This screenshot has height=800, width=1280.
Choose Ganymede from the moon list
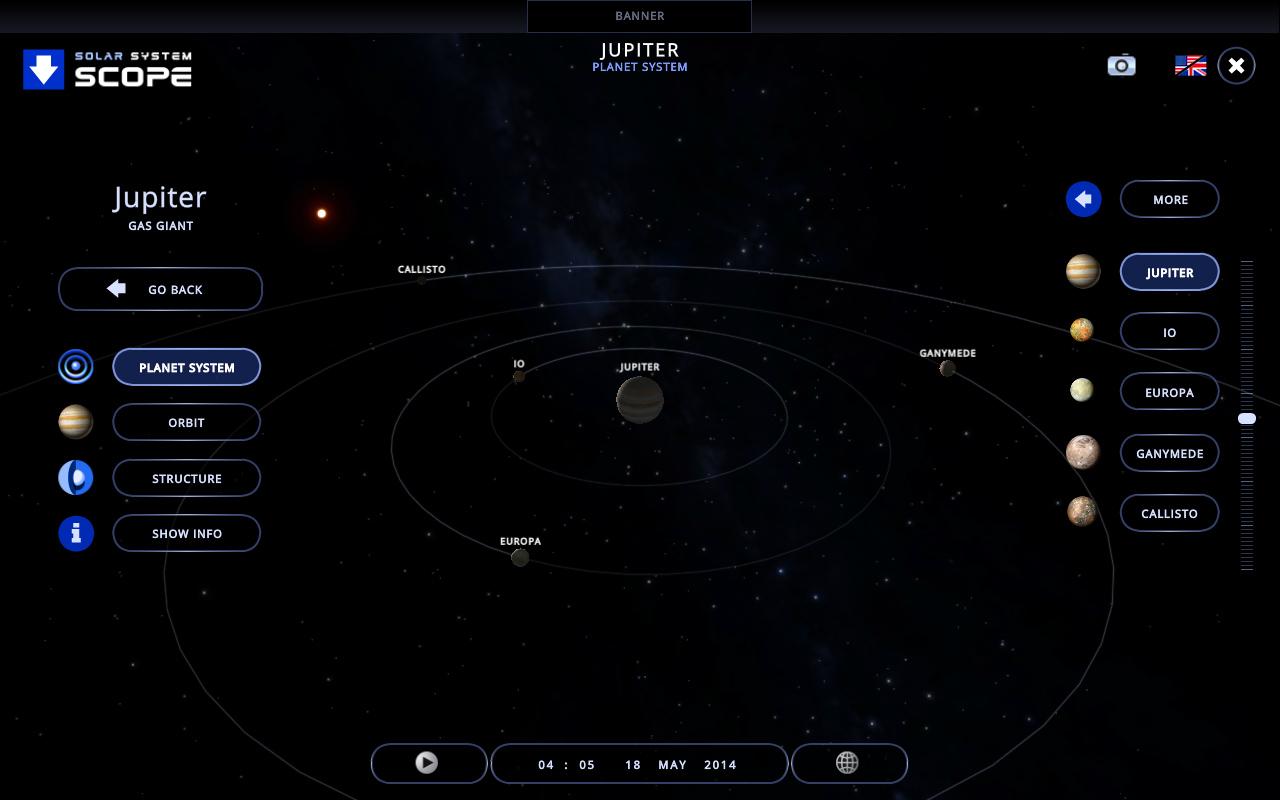pyautogui.click(x=1169, y=453)
